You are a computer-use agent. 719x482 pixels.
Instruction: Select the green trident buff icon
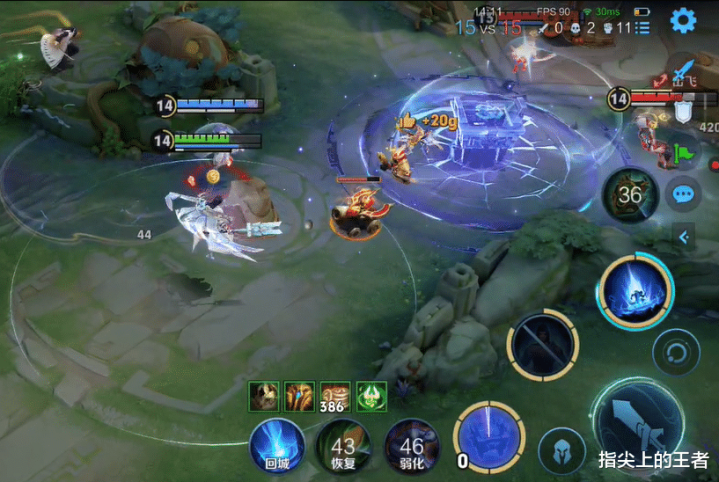point(371,396)
